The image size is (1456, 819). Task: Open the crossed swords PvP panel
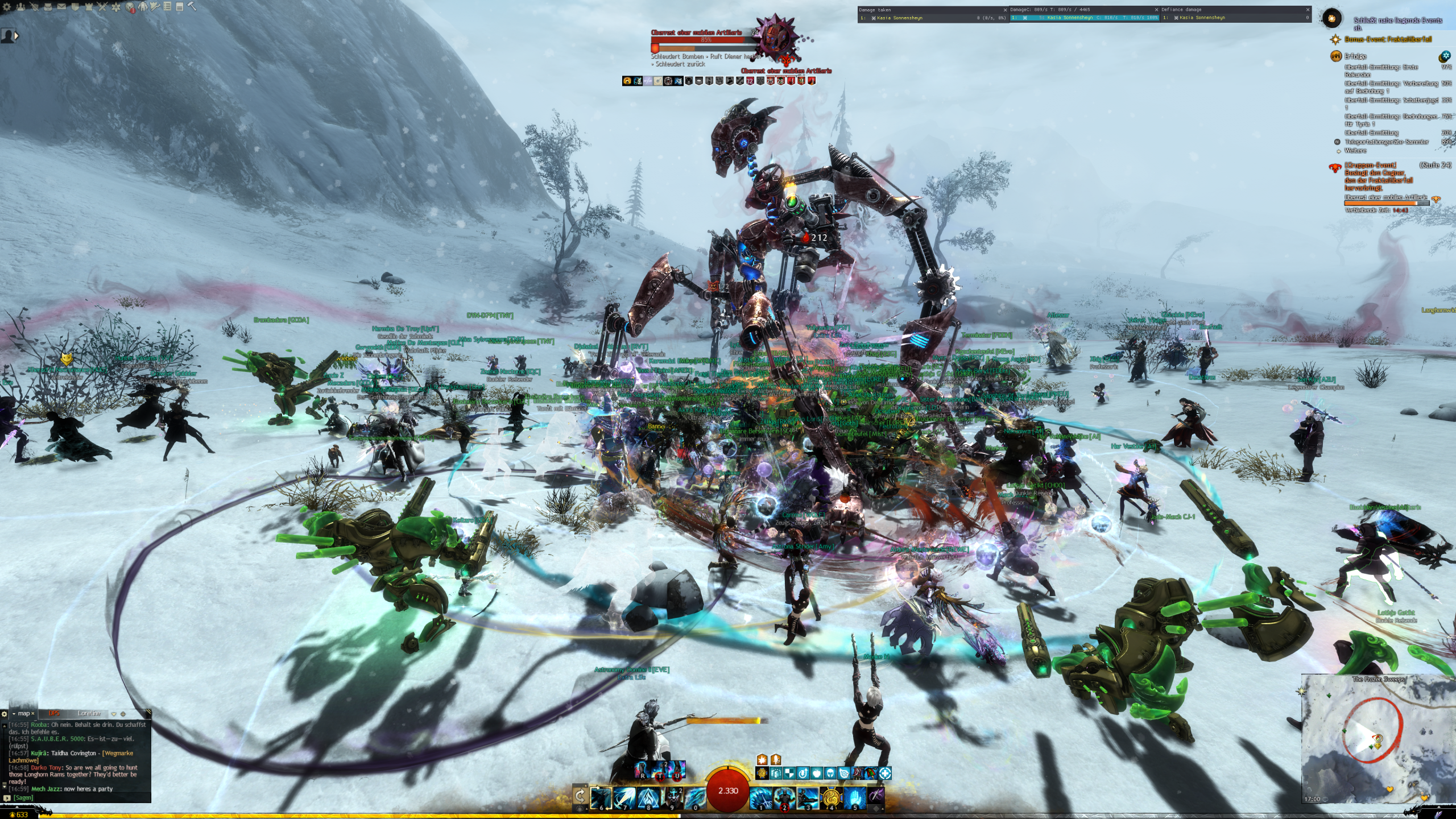click(x=102, y=7)
